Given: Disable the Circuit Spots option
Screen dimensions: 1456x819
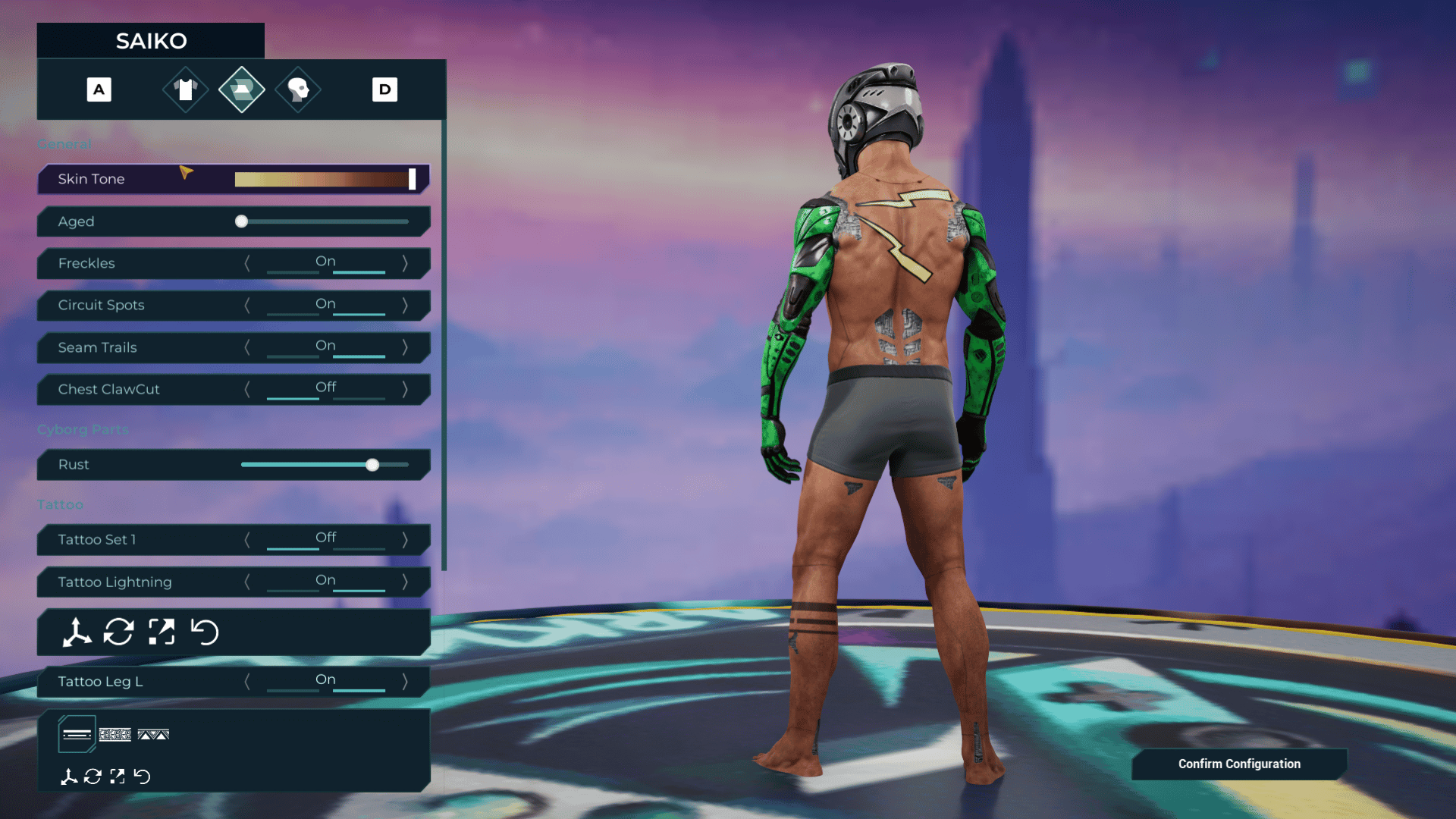Looking at the screenshot, I should click(x=248, y=305).
